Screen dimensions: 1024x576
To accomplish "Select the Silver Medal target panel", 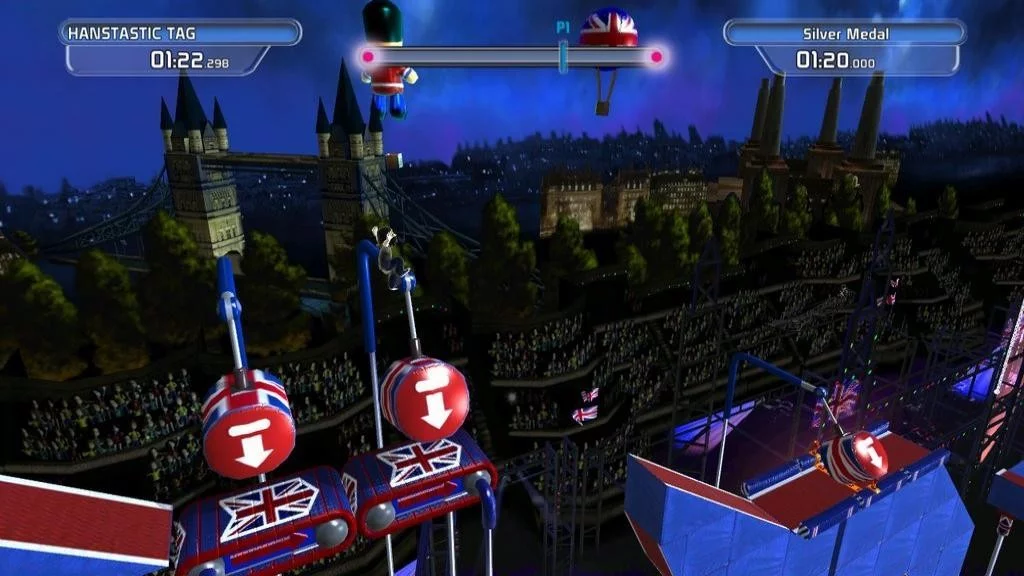I will pos(845,34).
